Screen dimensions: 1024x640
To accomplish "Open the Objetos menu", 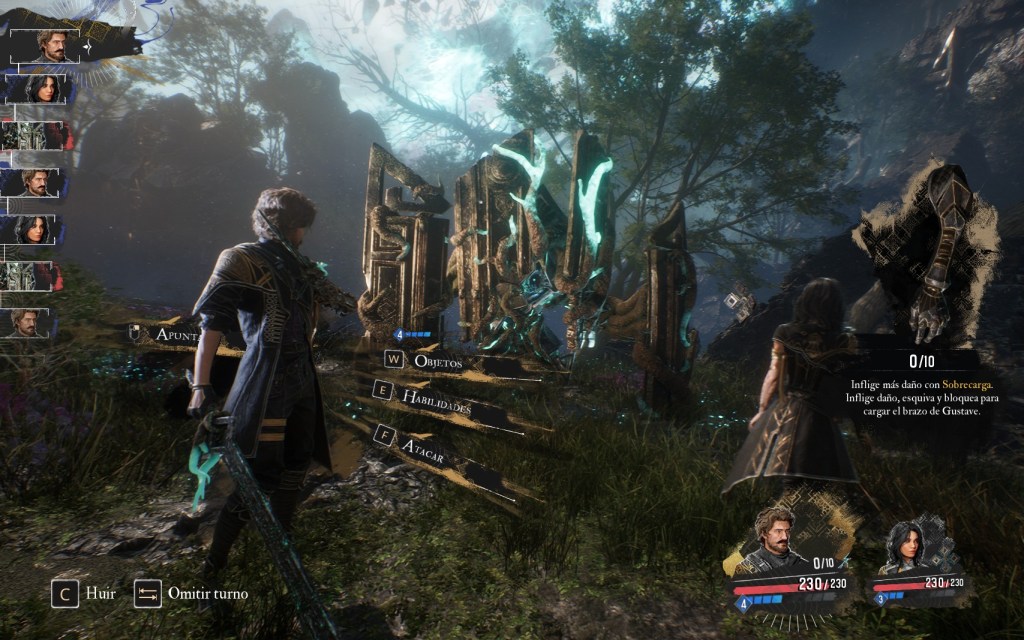I will point(437,362).
